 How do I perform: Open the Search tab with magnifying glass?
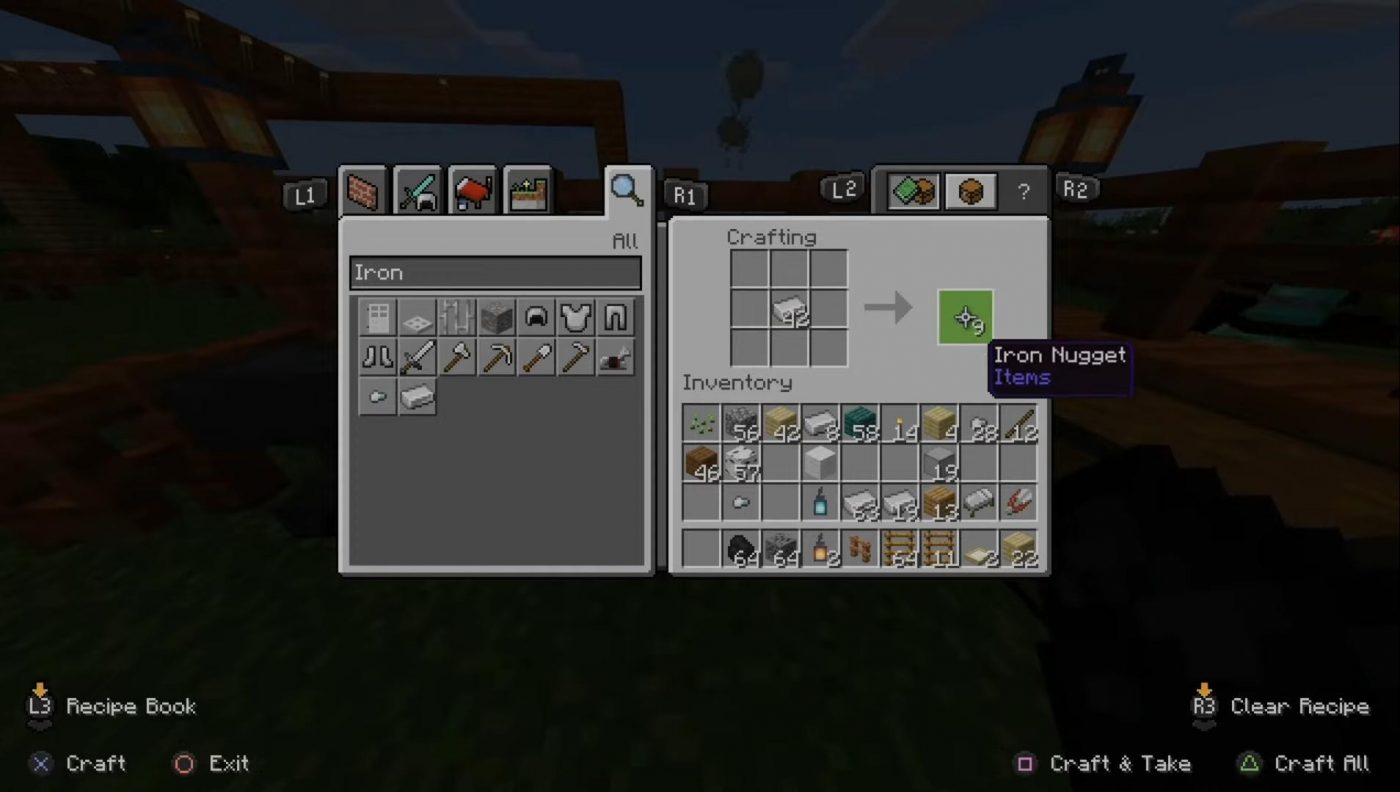pos(627,192)
